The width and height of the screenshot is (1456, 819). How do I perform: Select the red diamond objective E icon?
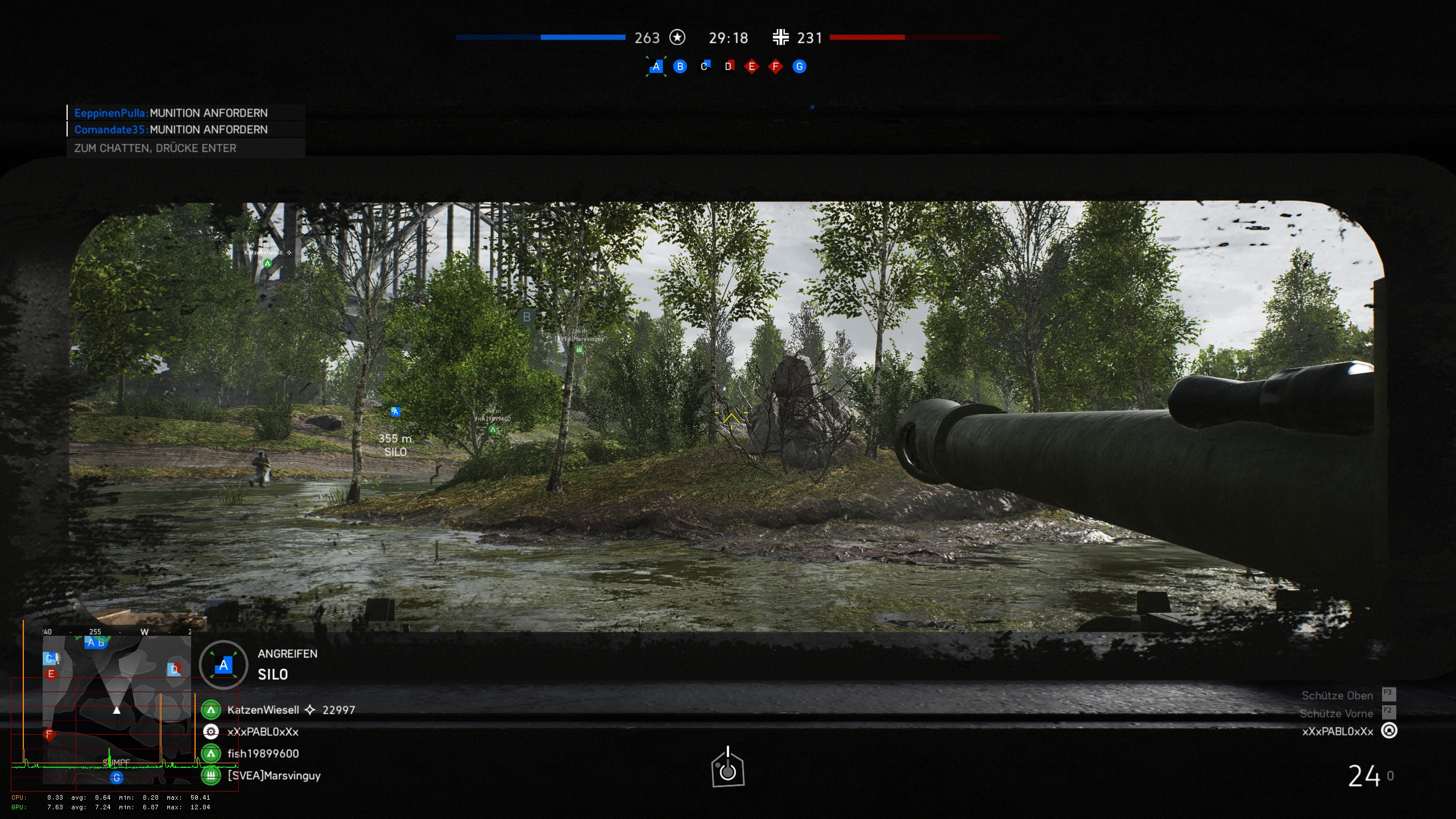pos(752,66)
